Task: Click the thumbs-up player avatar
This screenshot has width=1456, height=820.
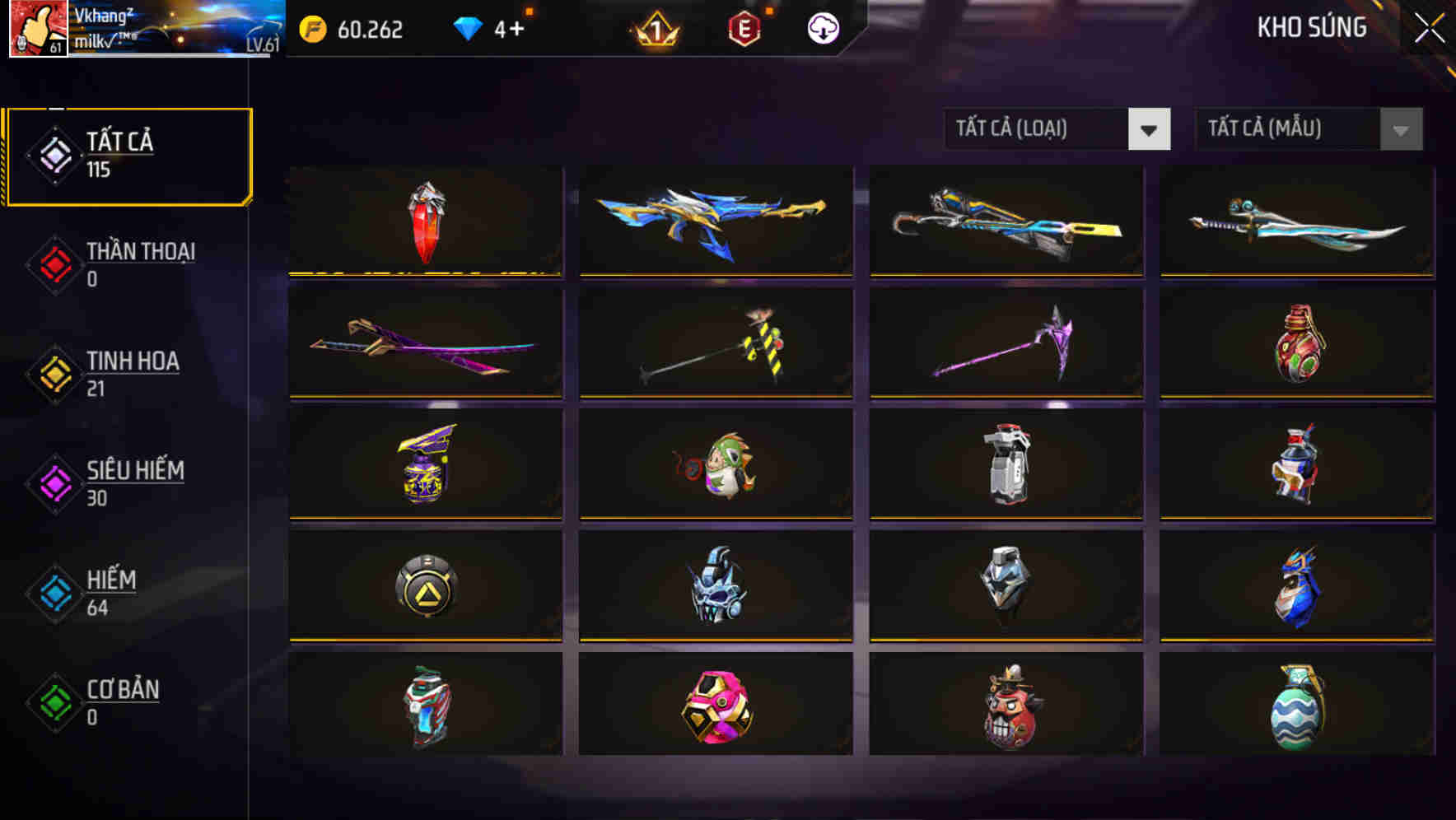Action: pos(38,30)
